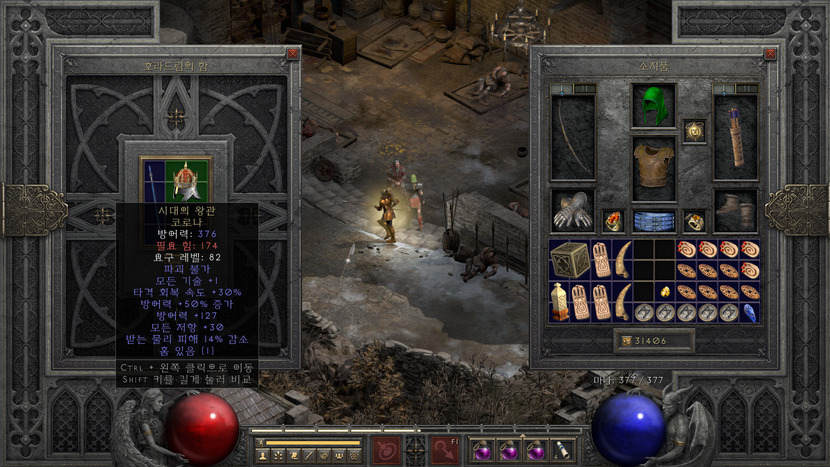This screenshot has height=467, width=830.
Task: Choose the equipped boots slot
Action: (x=735, y=211)
